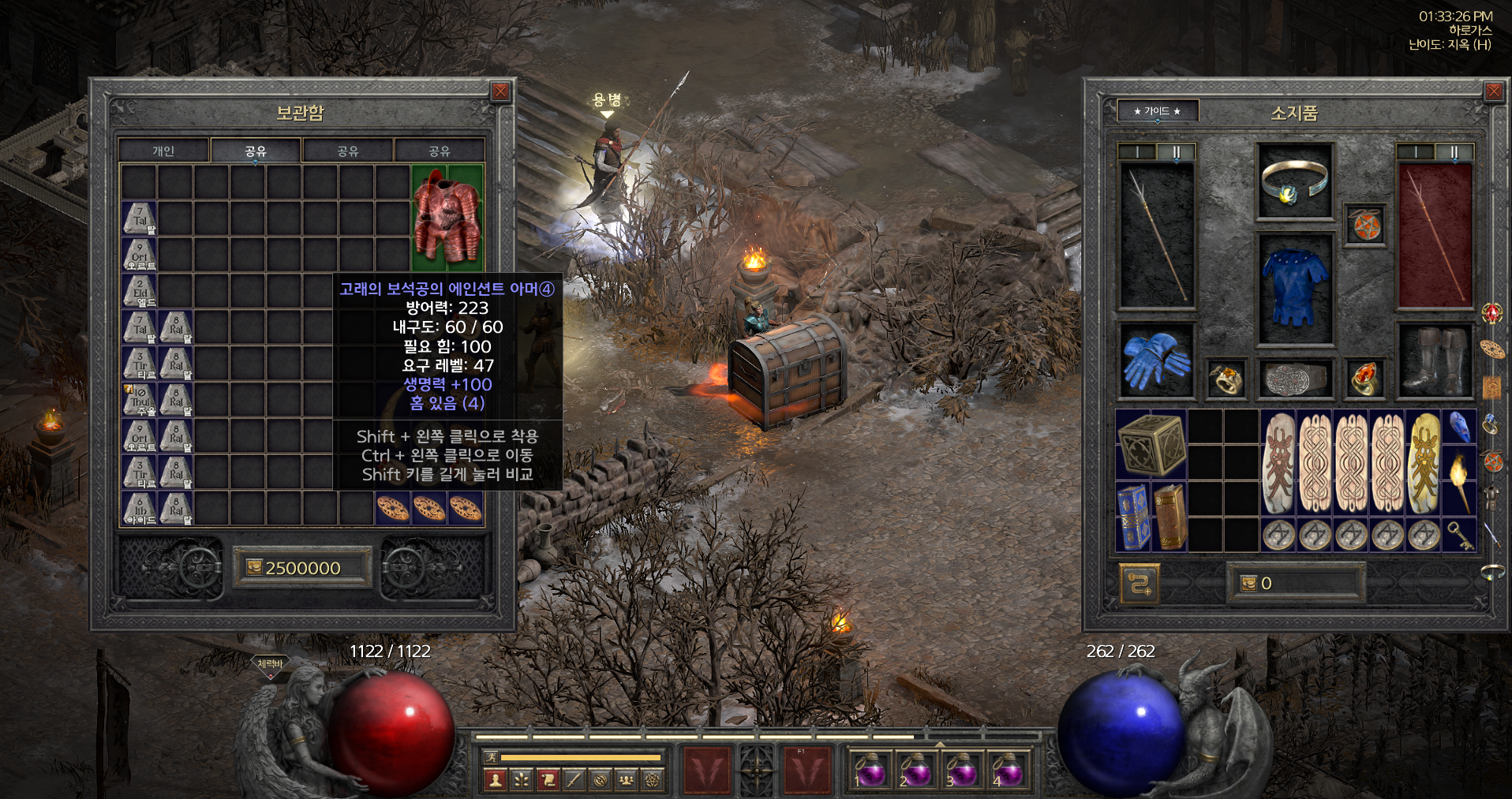Pick the blue tome in inventory
This screenshot has height=799, width=1512.
pos(1133,517)
